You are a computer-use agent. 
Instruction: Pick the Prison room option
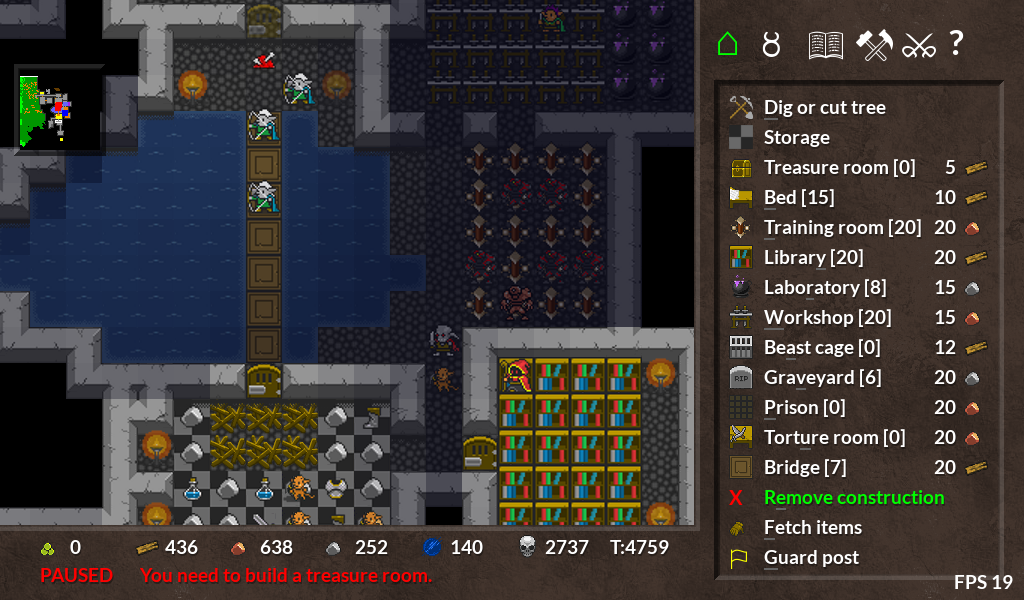pyautogui.click(x=804, y=407)
